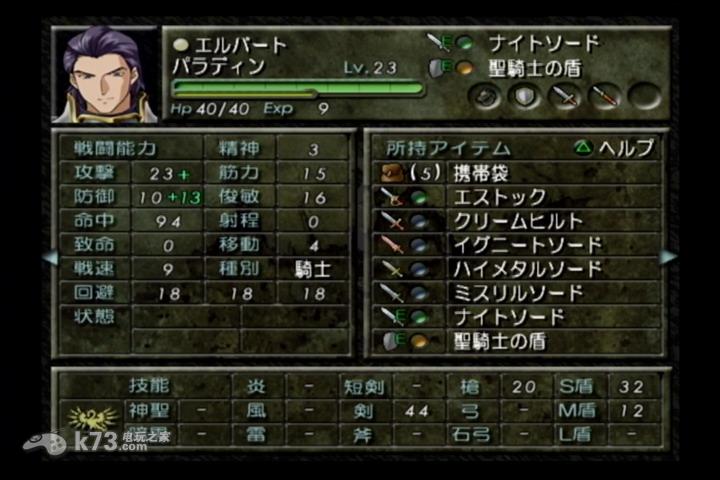Click the equipped 聖騎士の盾 in the header
720x480 pixels.
(530, 68)
